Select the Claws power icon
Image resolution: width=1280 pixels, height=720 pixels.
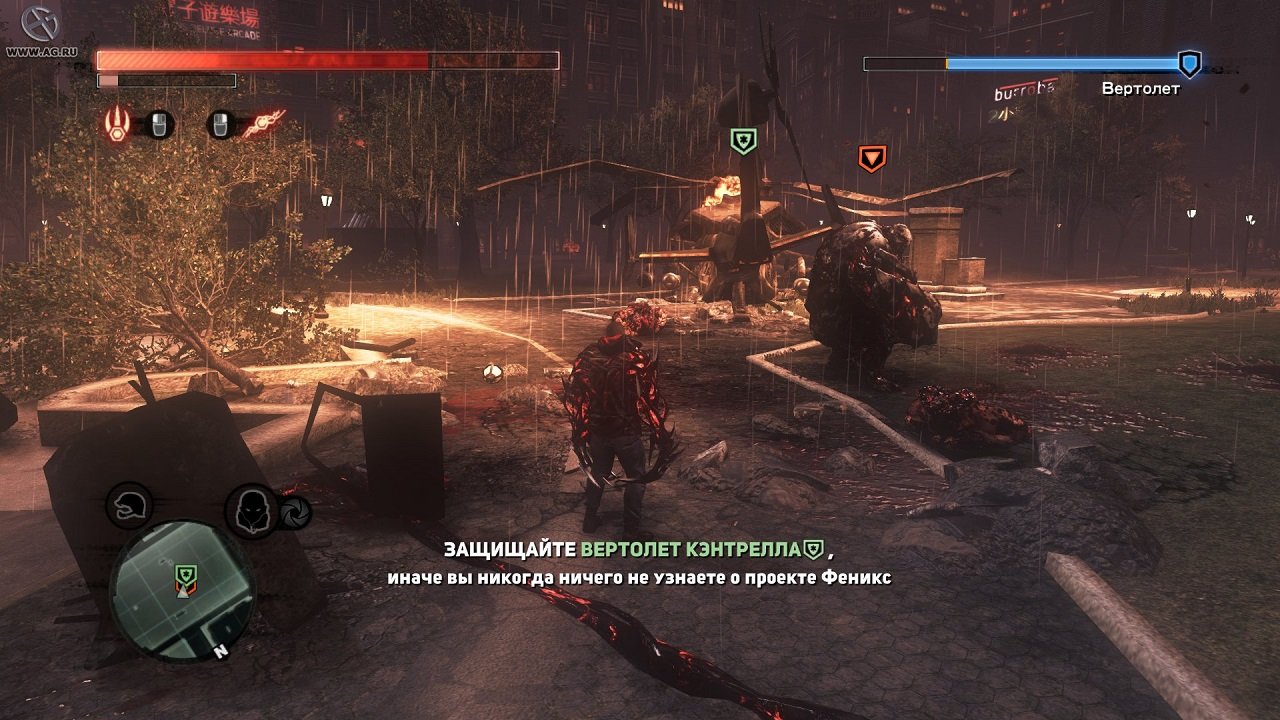pyautogui.click(x=117, y=125)
